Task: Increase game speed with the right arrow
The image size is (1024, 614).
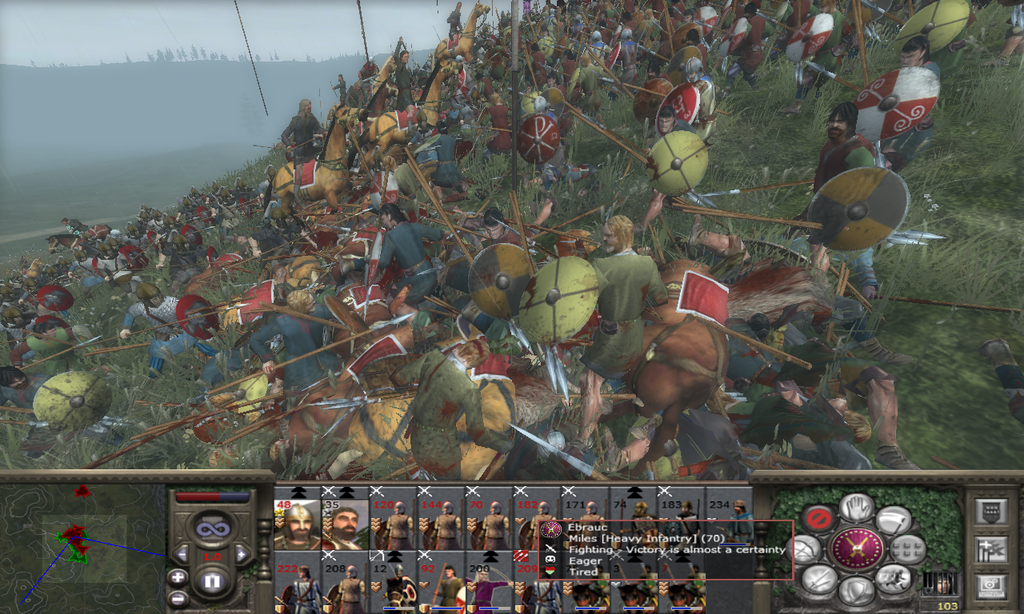Action: (x=241, y=553)
